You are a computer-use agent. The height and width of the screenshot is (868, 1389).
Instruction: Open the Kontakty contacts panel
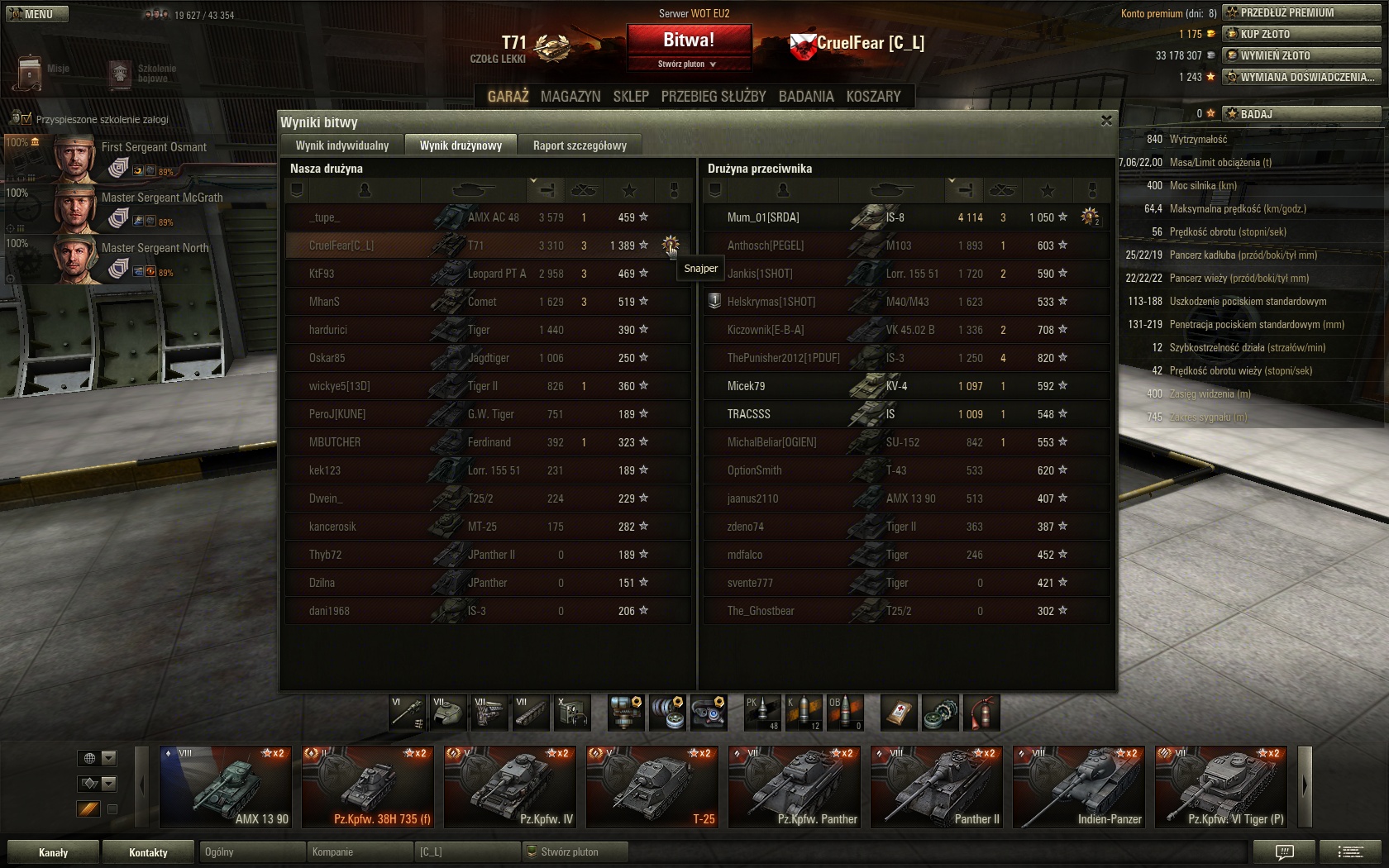148,852
